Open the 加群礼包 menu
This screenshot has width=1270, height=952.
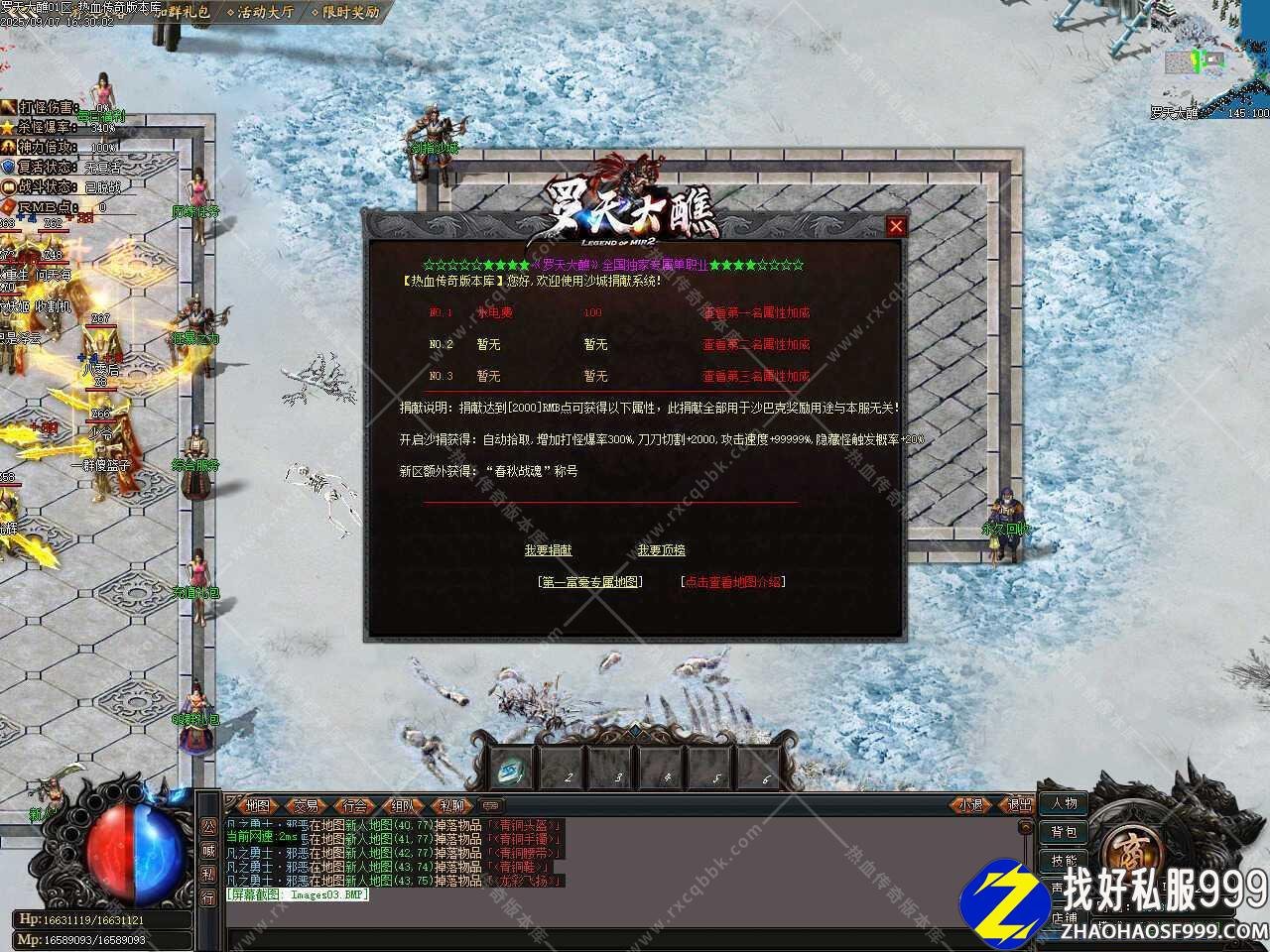click(182, 13)
